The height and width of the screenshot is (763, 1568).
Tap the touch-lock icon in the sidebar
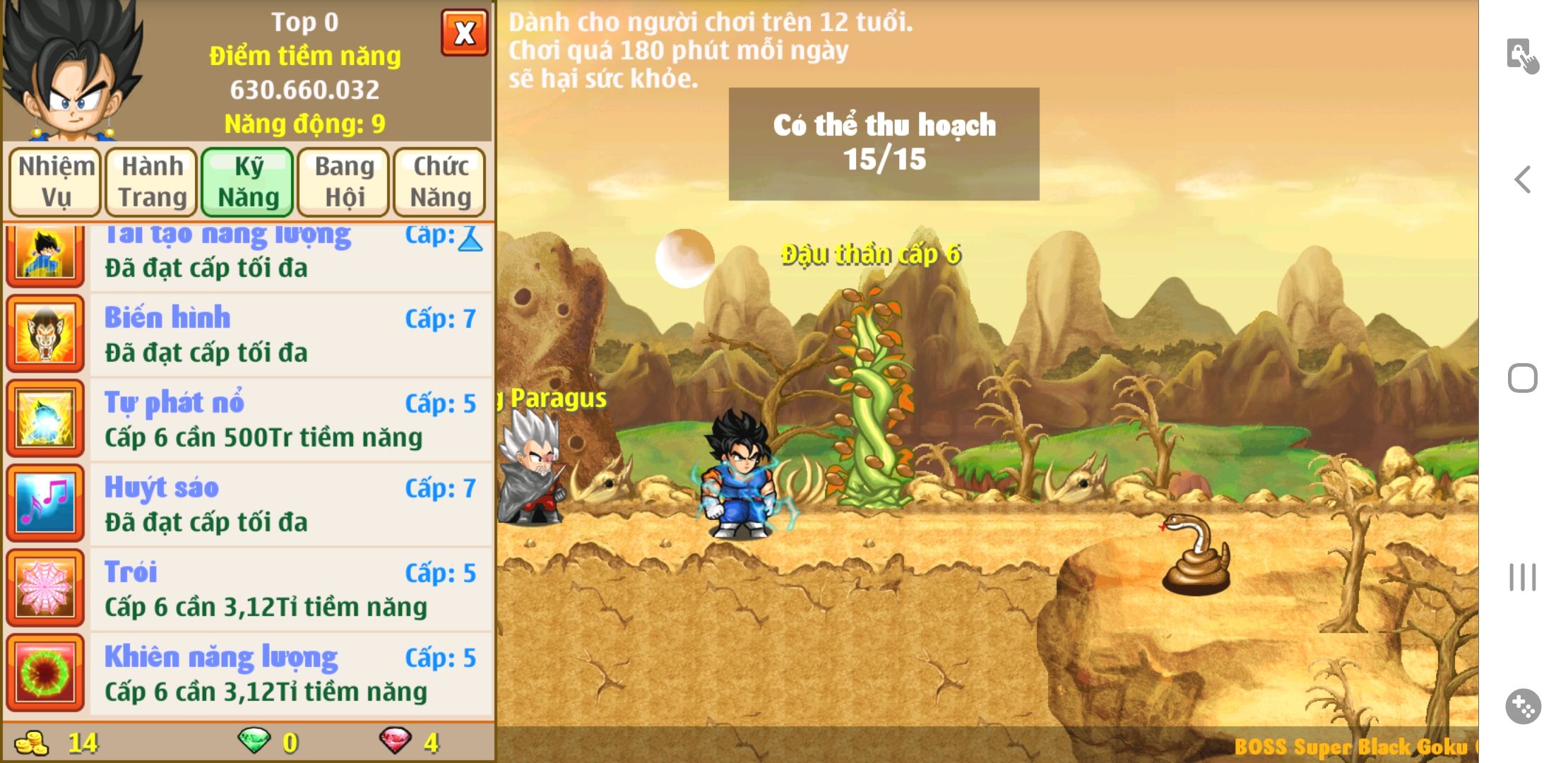coord(1523,56)
